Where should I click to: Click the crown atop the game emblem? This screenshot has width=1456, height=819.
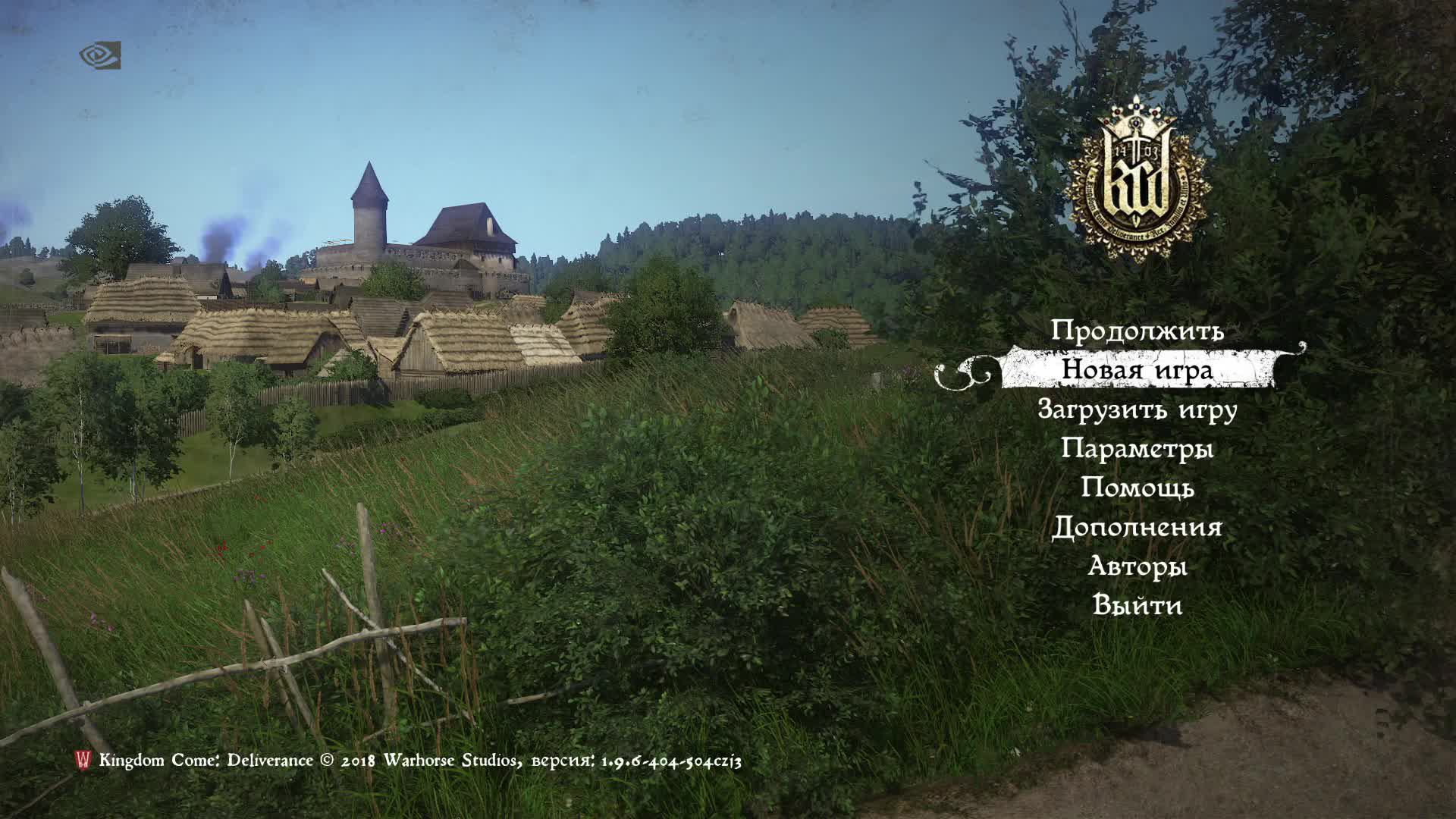[x=1135, y=112]
